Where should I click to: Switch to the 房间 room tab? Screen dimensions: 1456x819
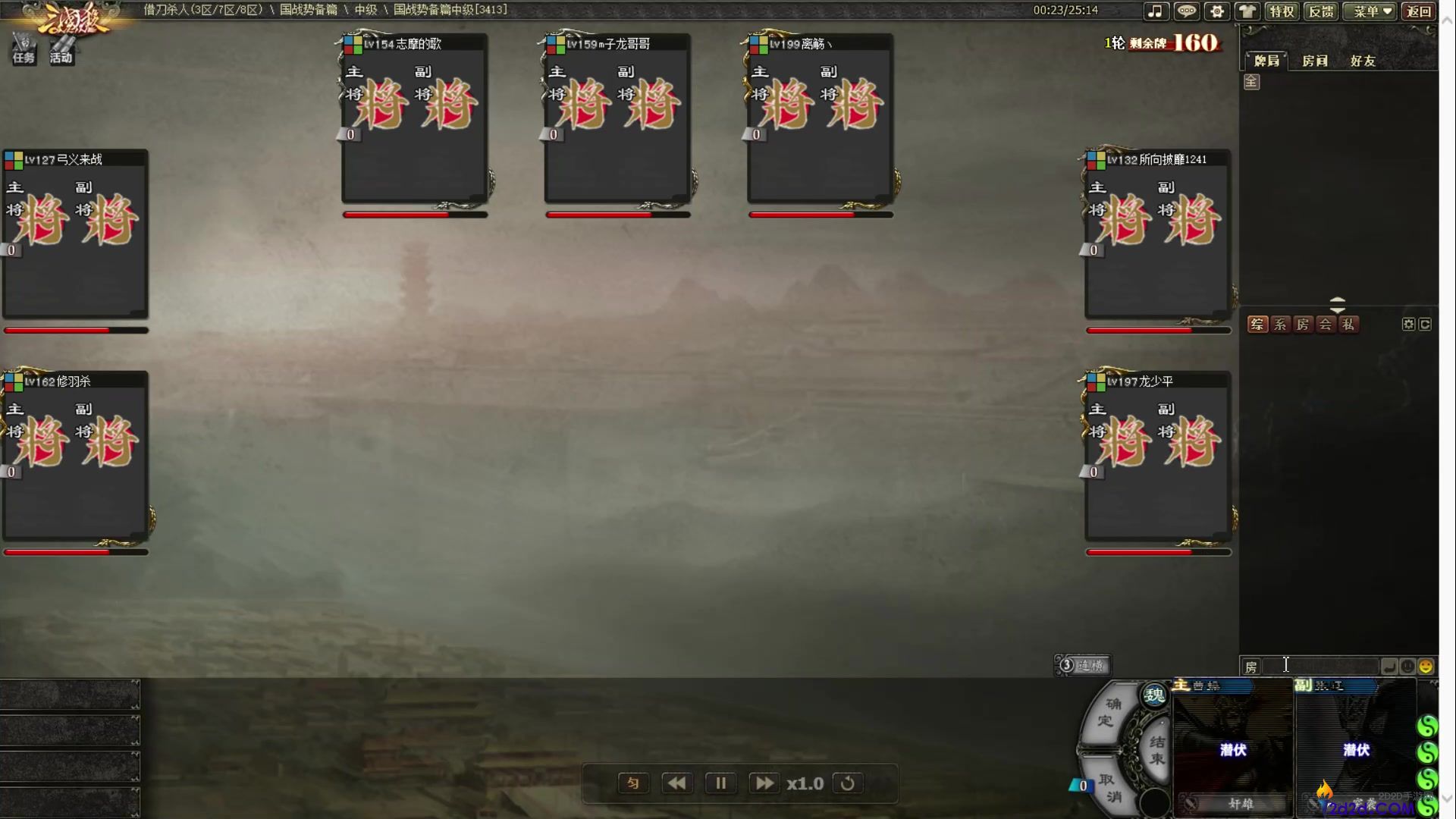1314,61
